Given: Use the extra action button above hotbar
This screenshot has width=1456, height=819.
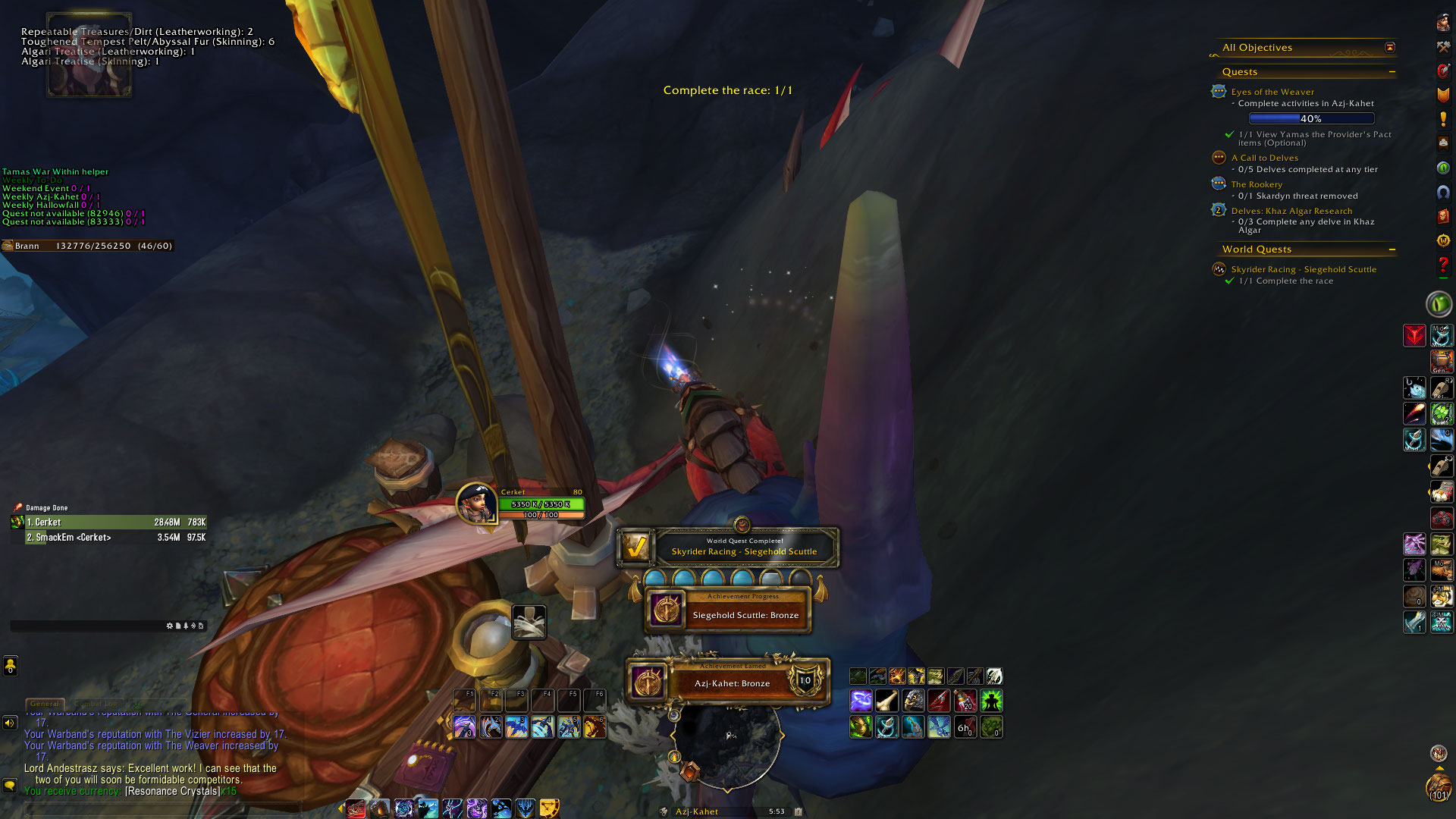Looking at the screenshot, I should [x=529, y=623].
